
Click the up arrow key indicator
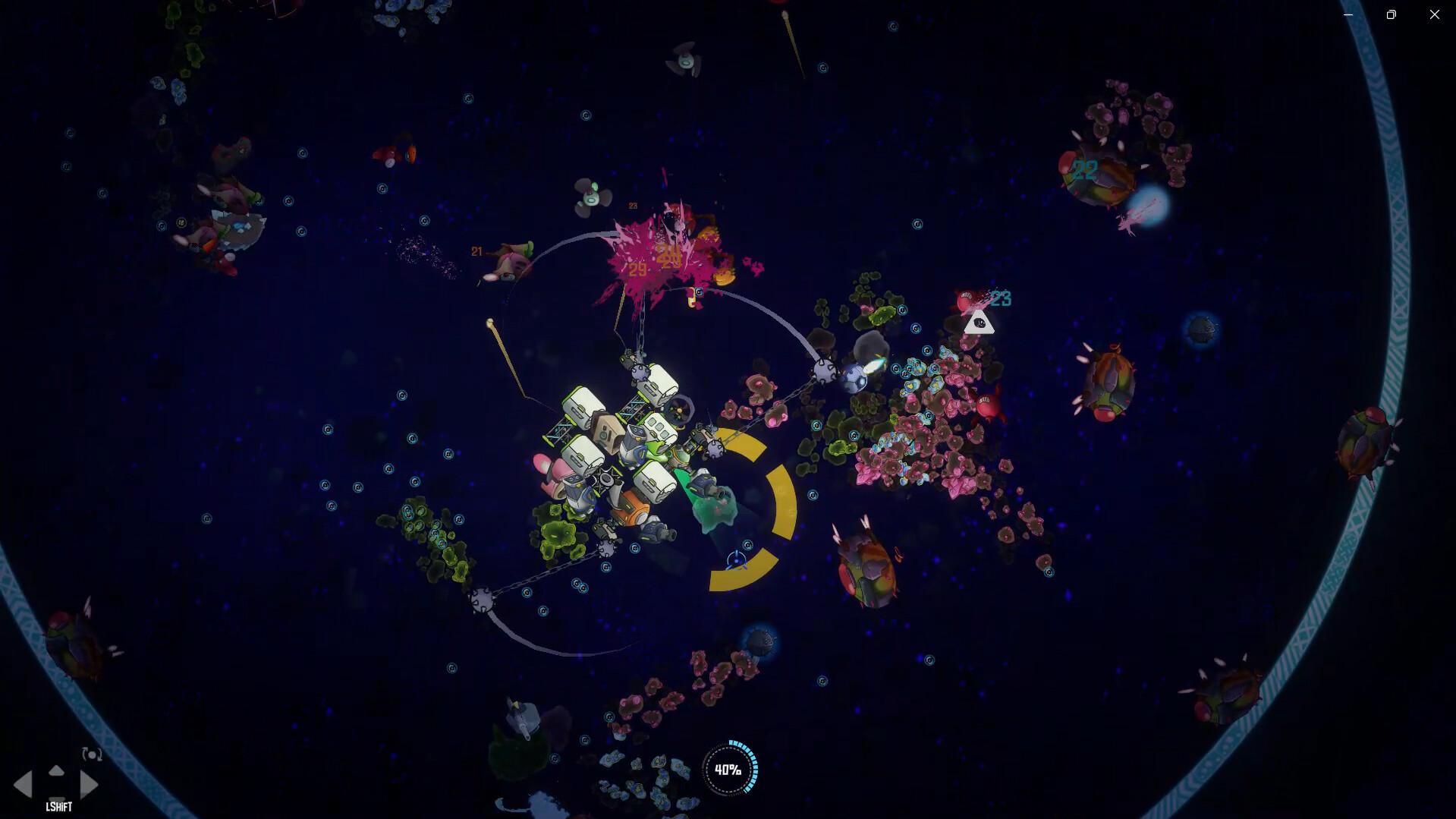point(56,770)
